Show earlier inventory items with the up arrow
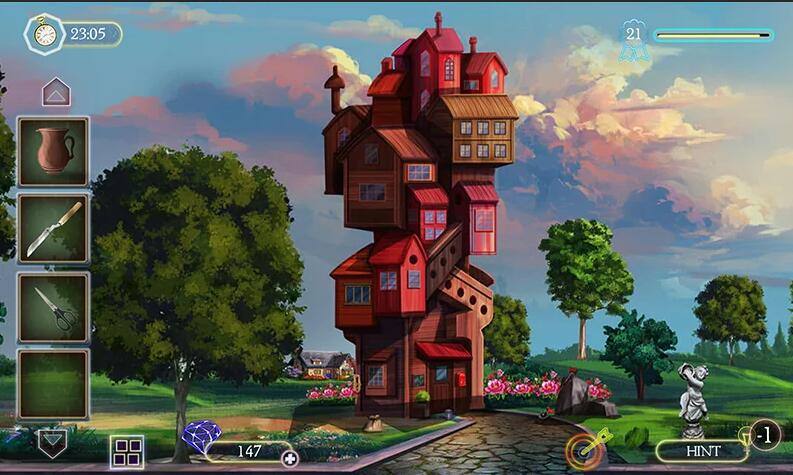Viewport: 793px width, 475px height. [x=56, y=93]
